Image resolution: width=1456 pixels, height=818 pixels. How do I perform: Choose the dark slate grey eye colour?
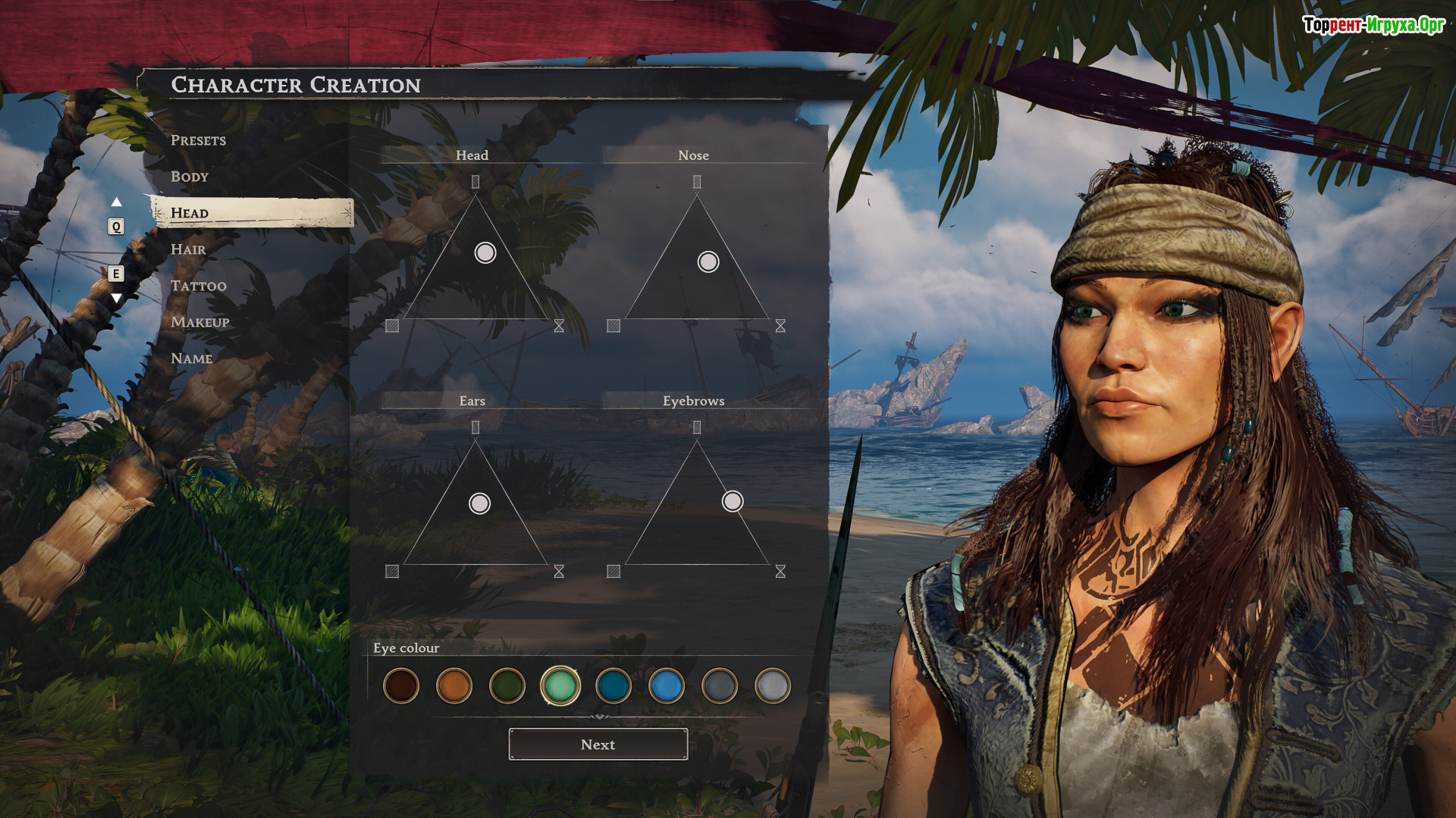[720, 686]
